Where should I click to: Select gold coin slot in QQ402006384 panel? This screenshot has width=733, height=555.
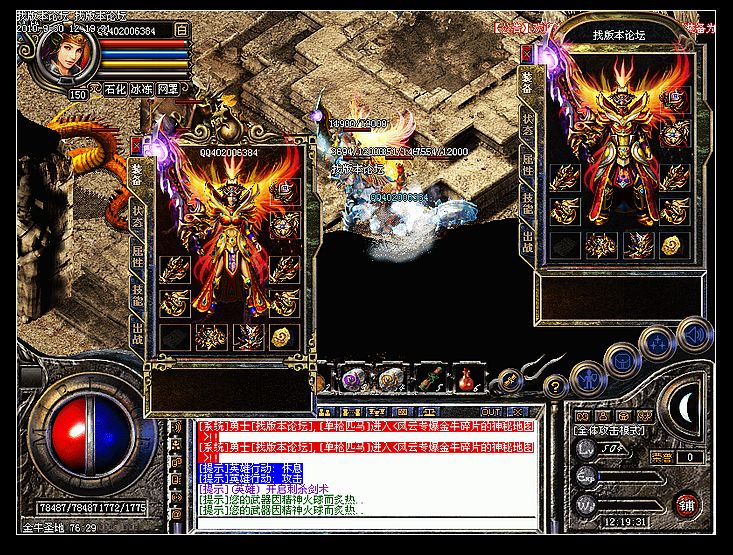click(x=285, y=337)
